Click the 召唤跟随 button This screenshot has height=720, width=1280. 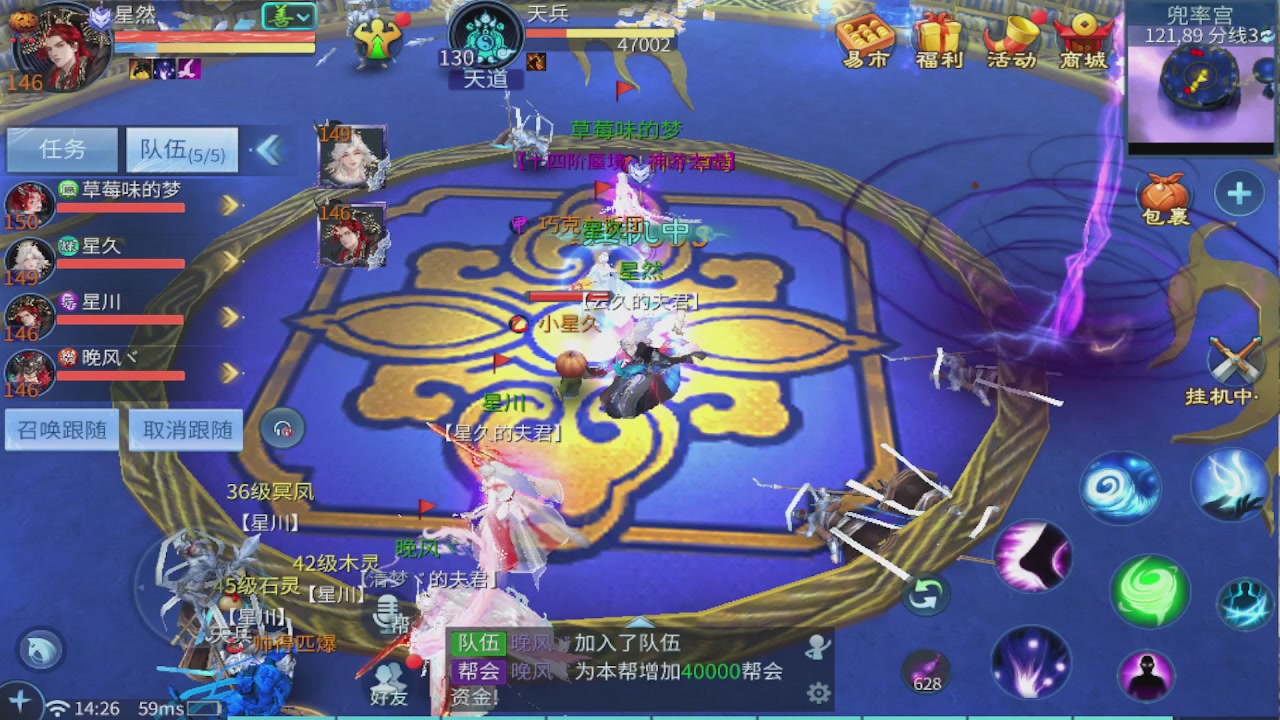[x=61, y=428]
